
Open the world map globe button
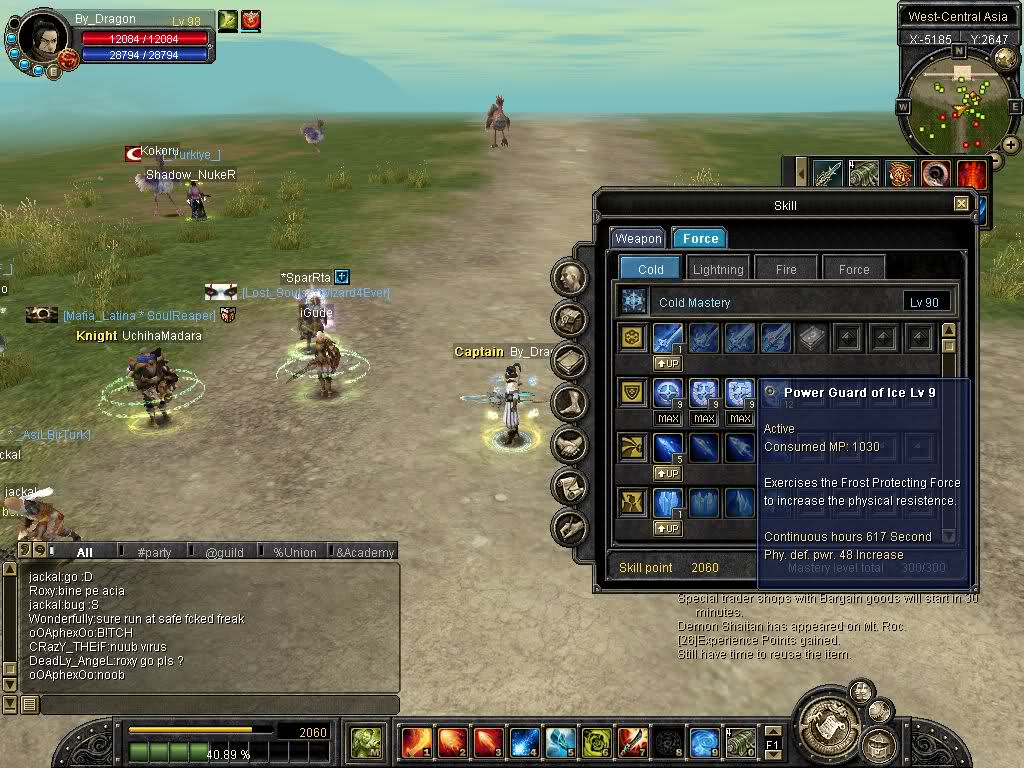coord(1004,59)
